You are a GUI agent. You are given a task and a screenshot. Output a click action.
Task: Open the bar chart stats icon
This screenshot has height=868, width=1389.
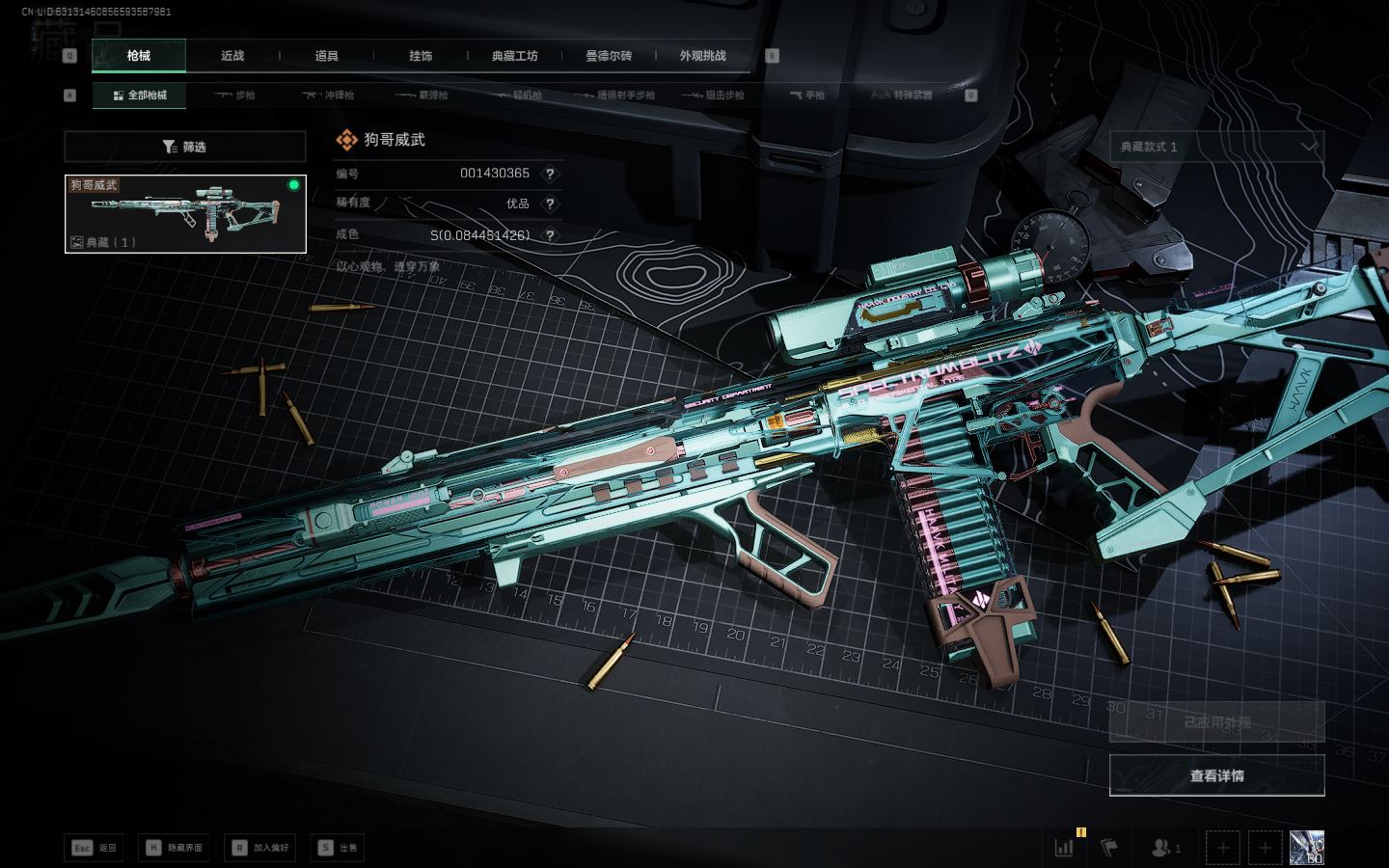click(1064, 848)
